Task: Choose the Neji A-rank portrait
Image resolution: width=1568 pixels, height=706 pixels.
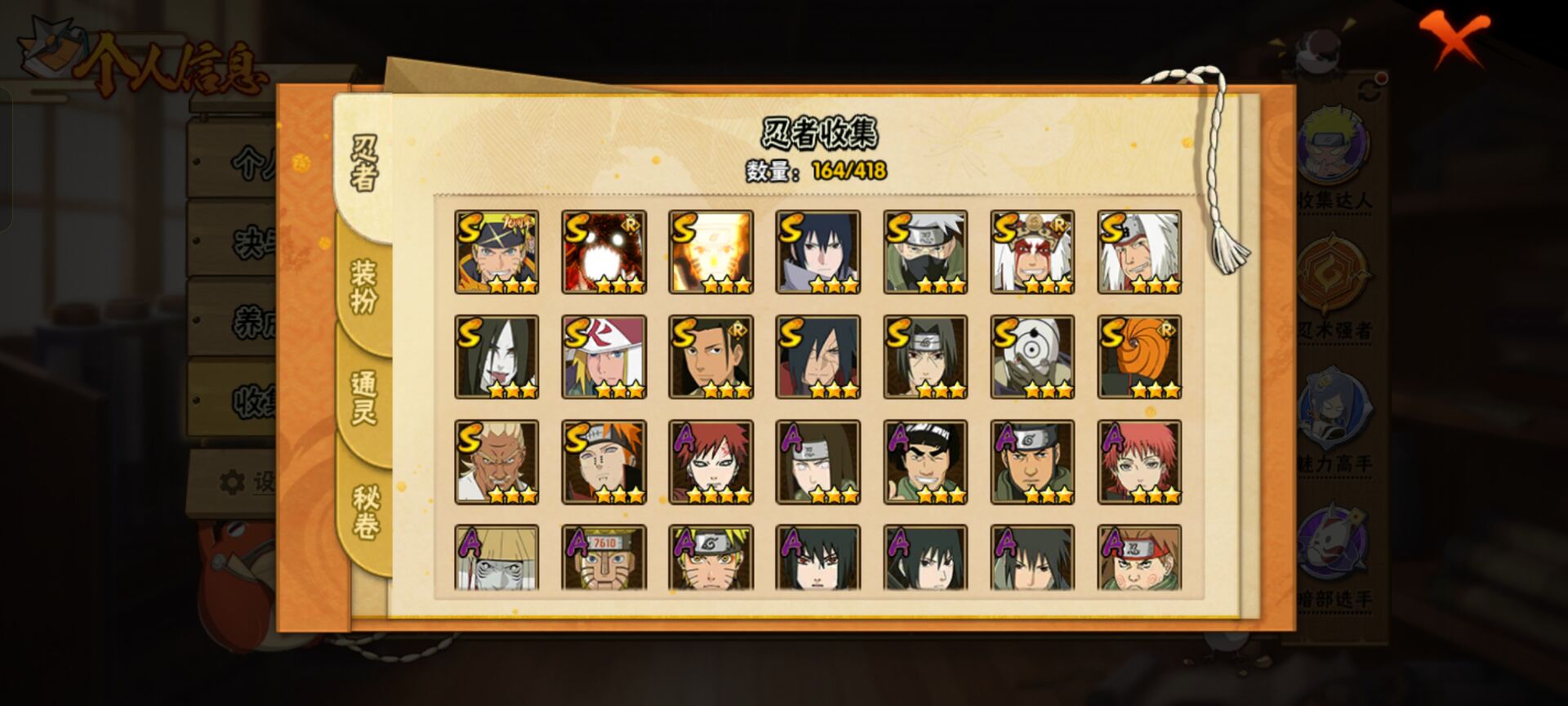Action: [x=817, y=462]
